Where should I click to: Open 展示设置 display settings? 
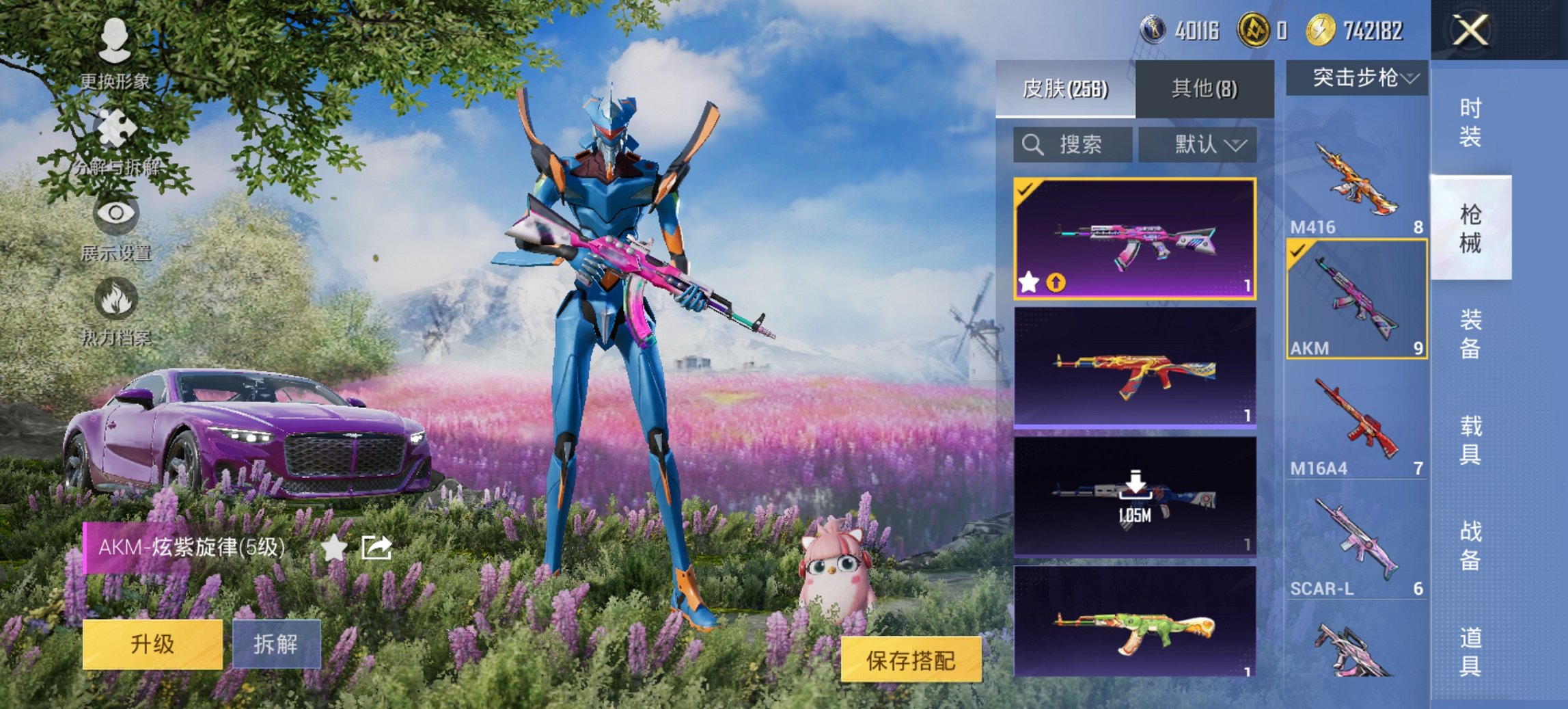(116, 222)
